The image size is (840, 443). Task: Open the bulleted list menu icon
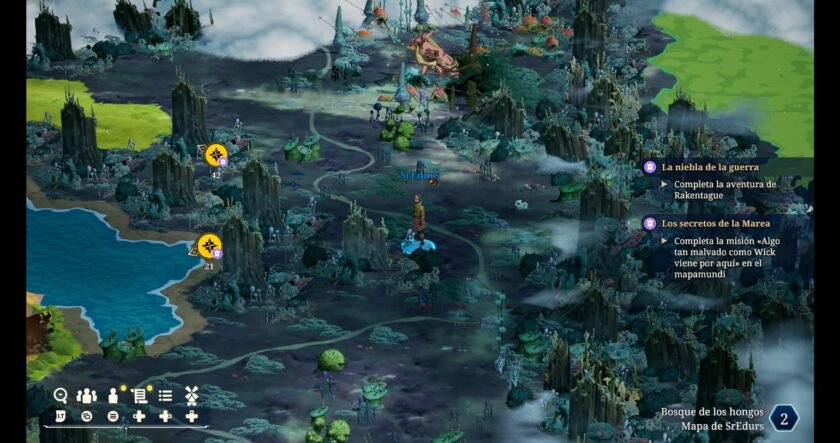coord(166,395)
